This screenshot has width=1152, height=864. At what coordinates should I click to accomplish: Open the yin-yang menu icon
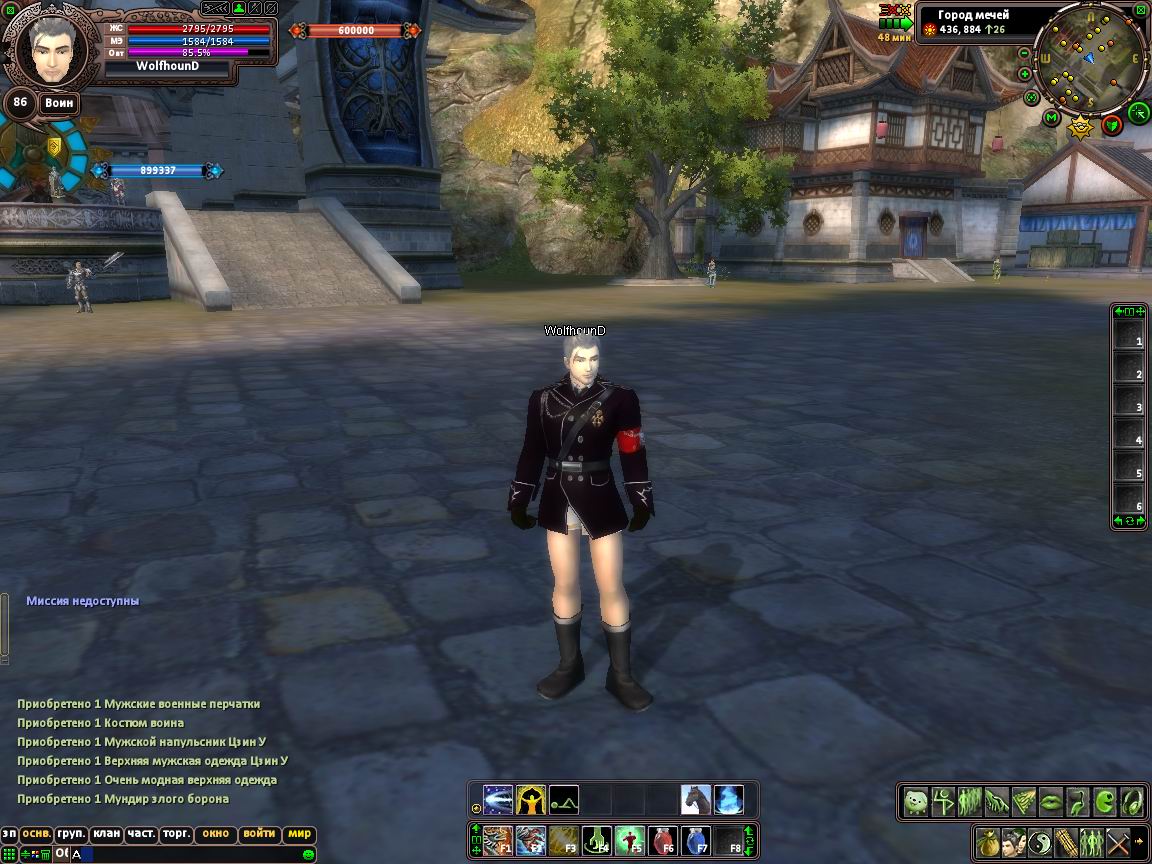(1040, 840)
